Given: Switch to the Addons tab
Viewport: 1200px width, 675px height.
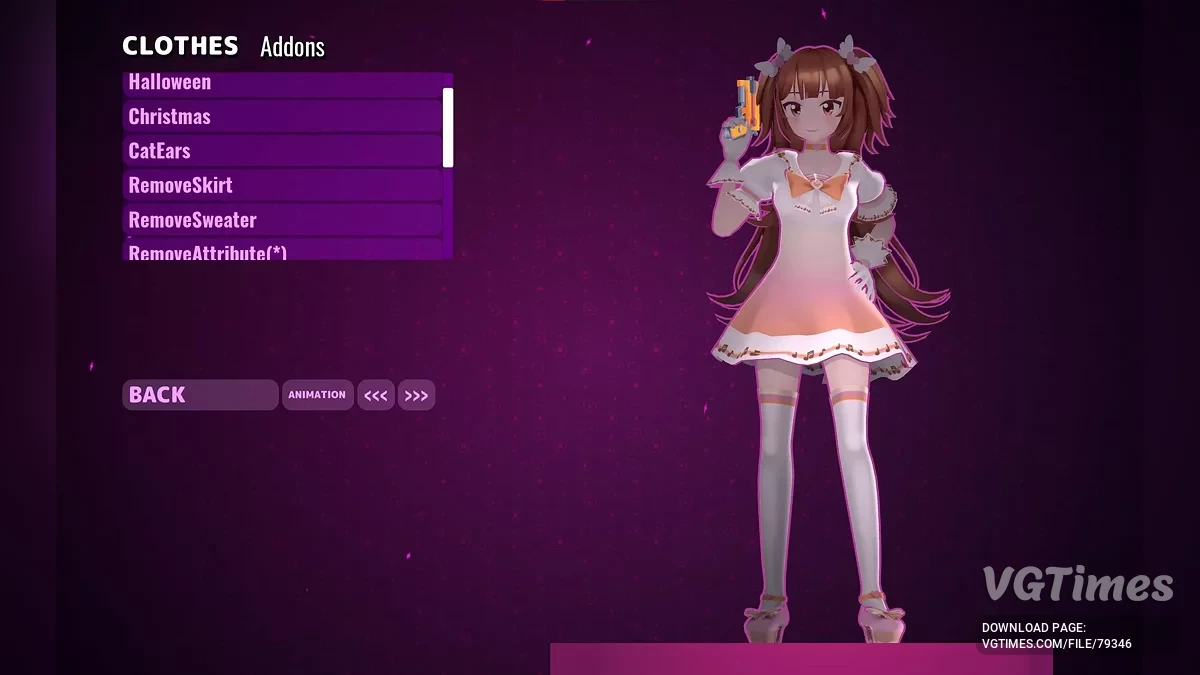Looking at the screenshot, I should (x=292, y=47).
